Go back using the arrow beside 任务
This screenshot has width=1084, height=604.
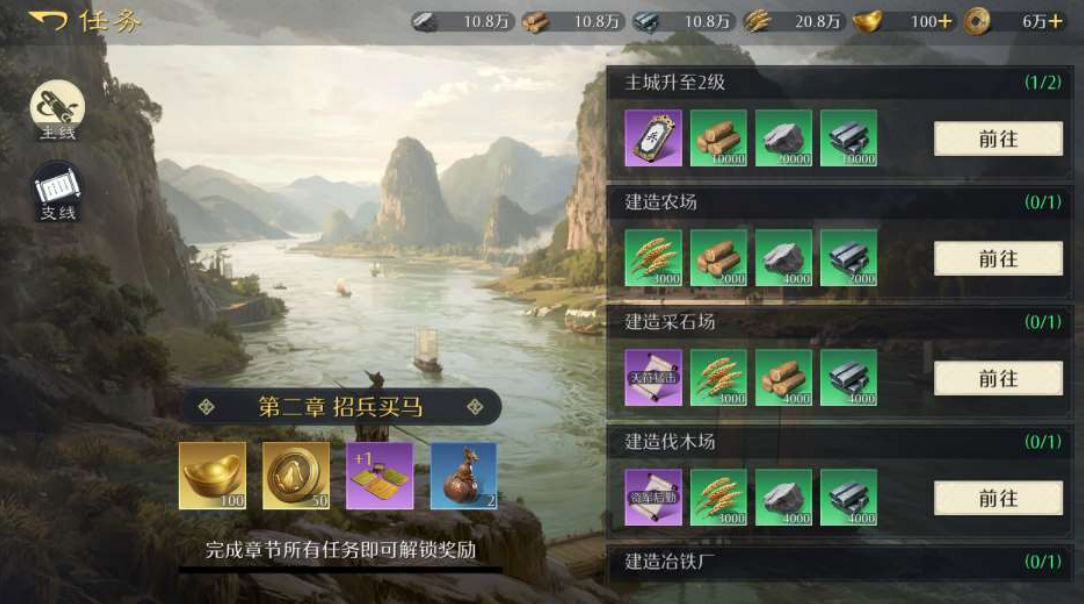coord(47,20)
